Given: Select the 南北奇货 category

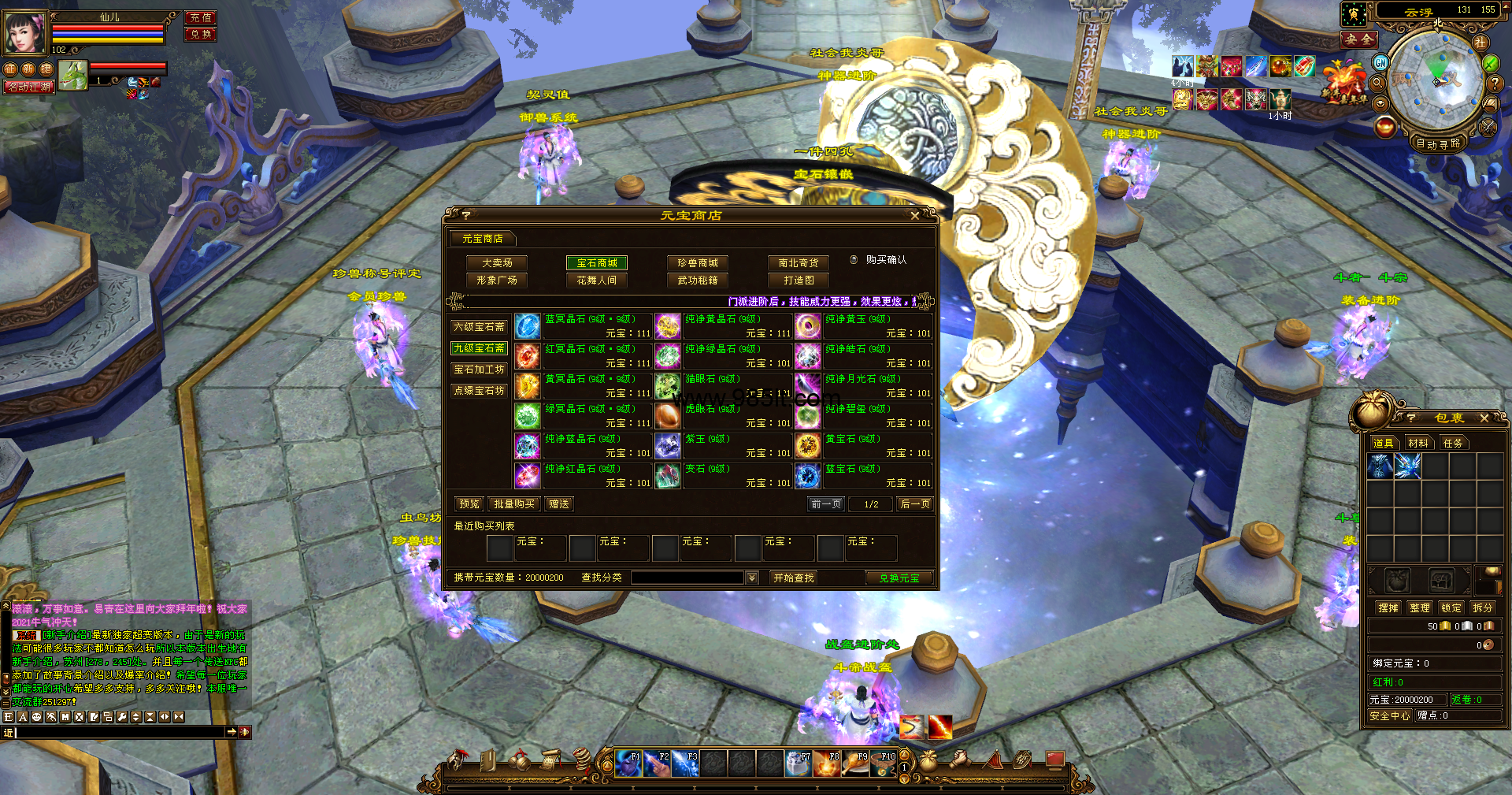Looking at the screenshot, I should pos(799,263).
